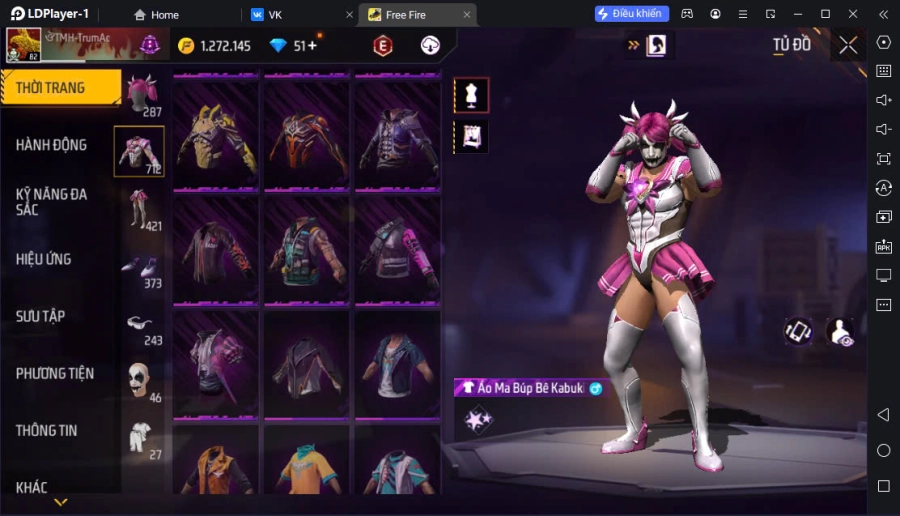Toggle the character visibility eye icon
This screenshot has width=900, height=516.
841,332
